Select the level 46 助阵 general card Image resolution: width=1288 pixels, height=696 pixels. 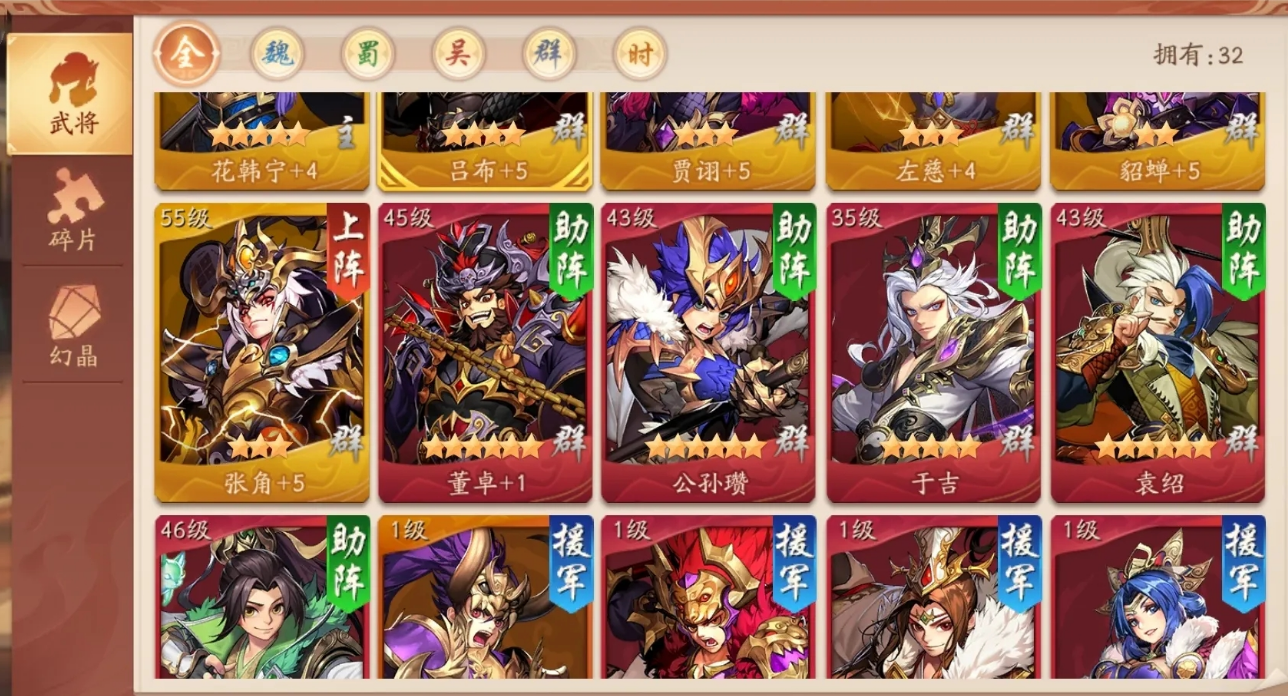(x=262, y=600)
